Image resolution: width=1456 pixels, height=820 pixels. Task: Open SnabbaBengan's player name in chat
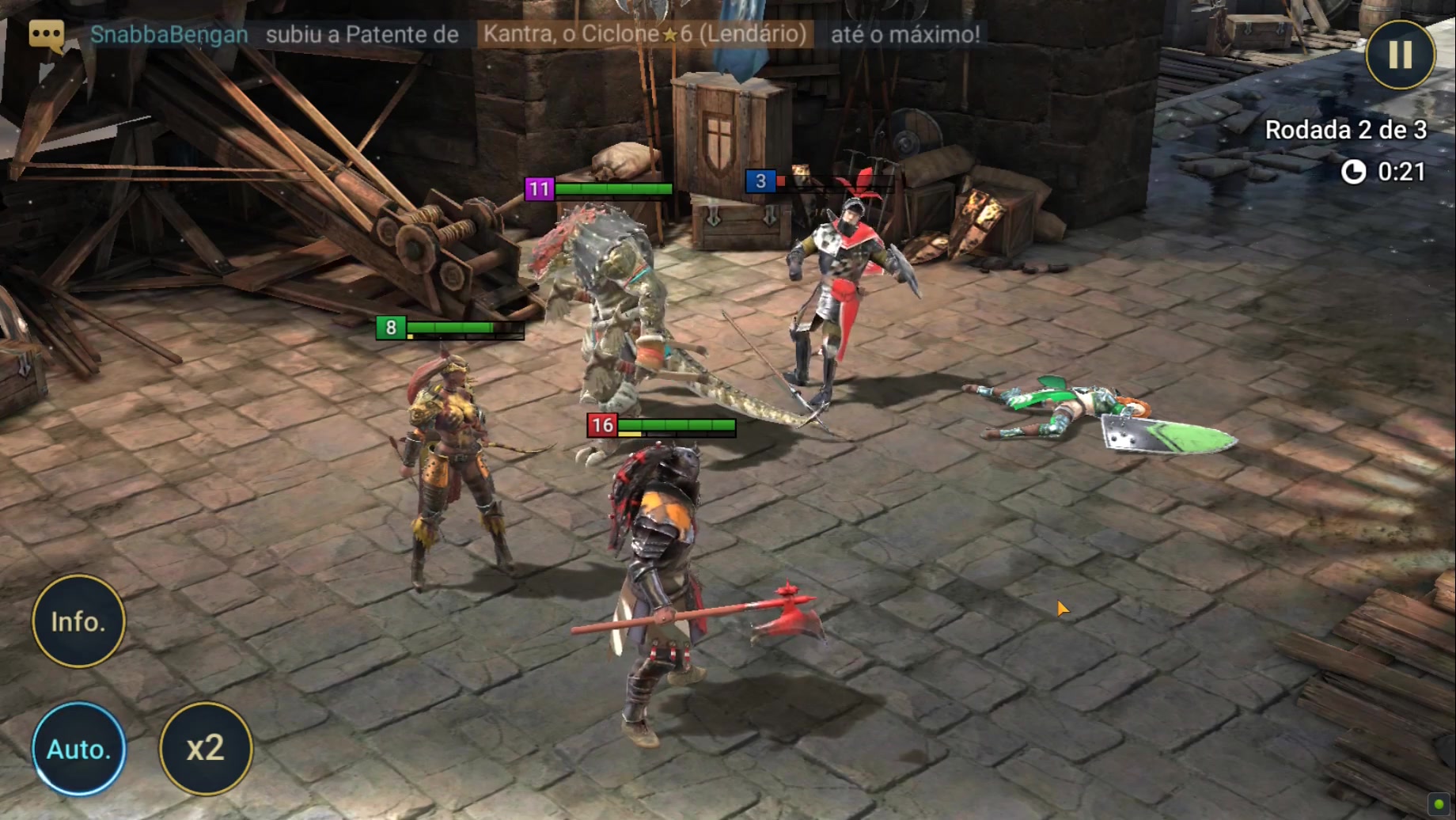169,35
